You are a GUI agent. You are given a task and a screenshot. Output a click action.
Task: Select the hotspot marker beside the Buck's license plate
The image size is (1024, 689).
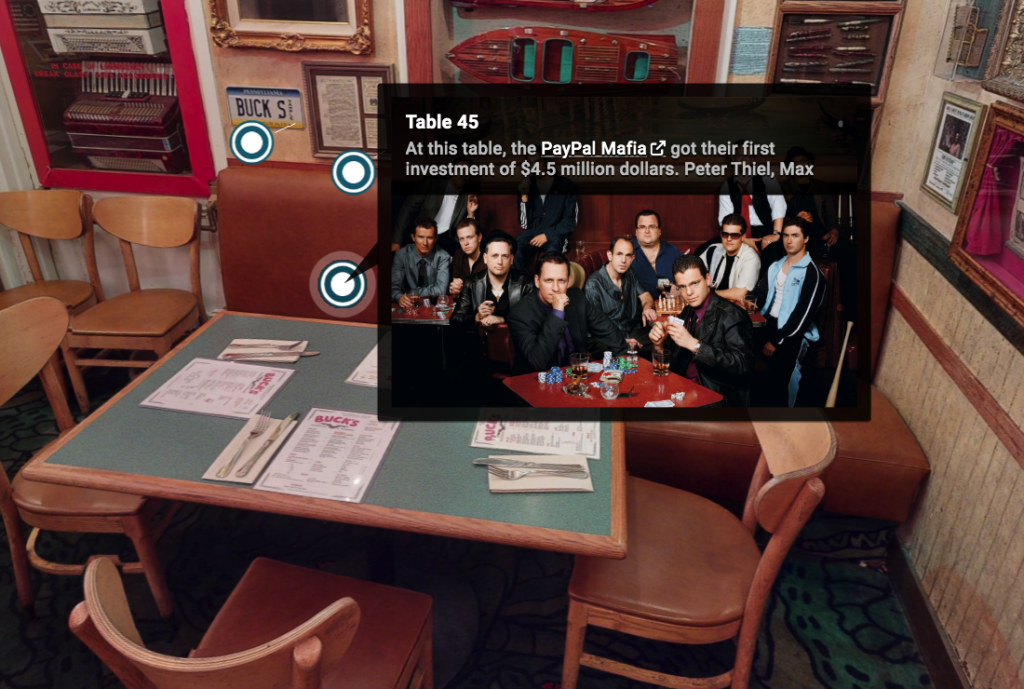click(x=251, y=143)
